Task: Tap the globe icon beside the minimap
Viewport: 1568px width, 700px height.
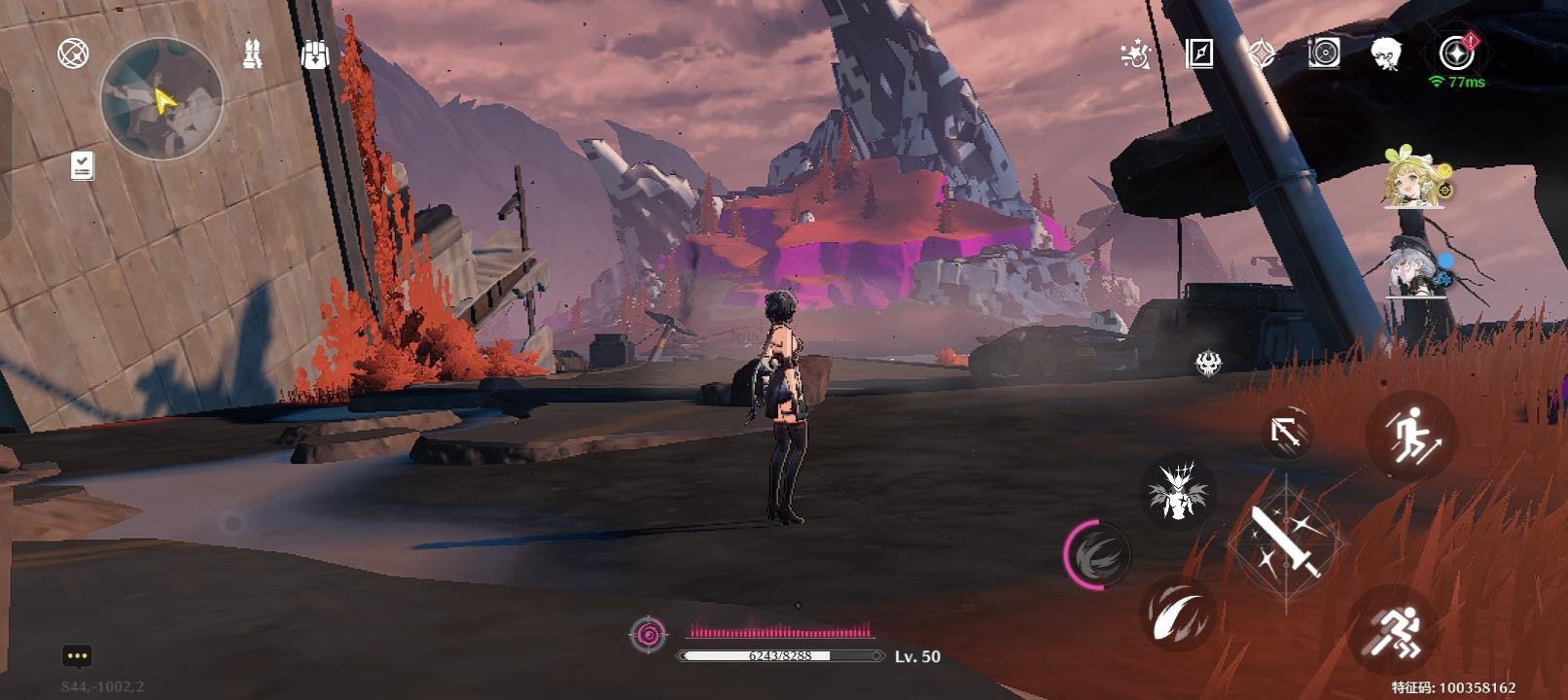Action: (73, 53)
